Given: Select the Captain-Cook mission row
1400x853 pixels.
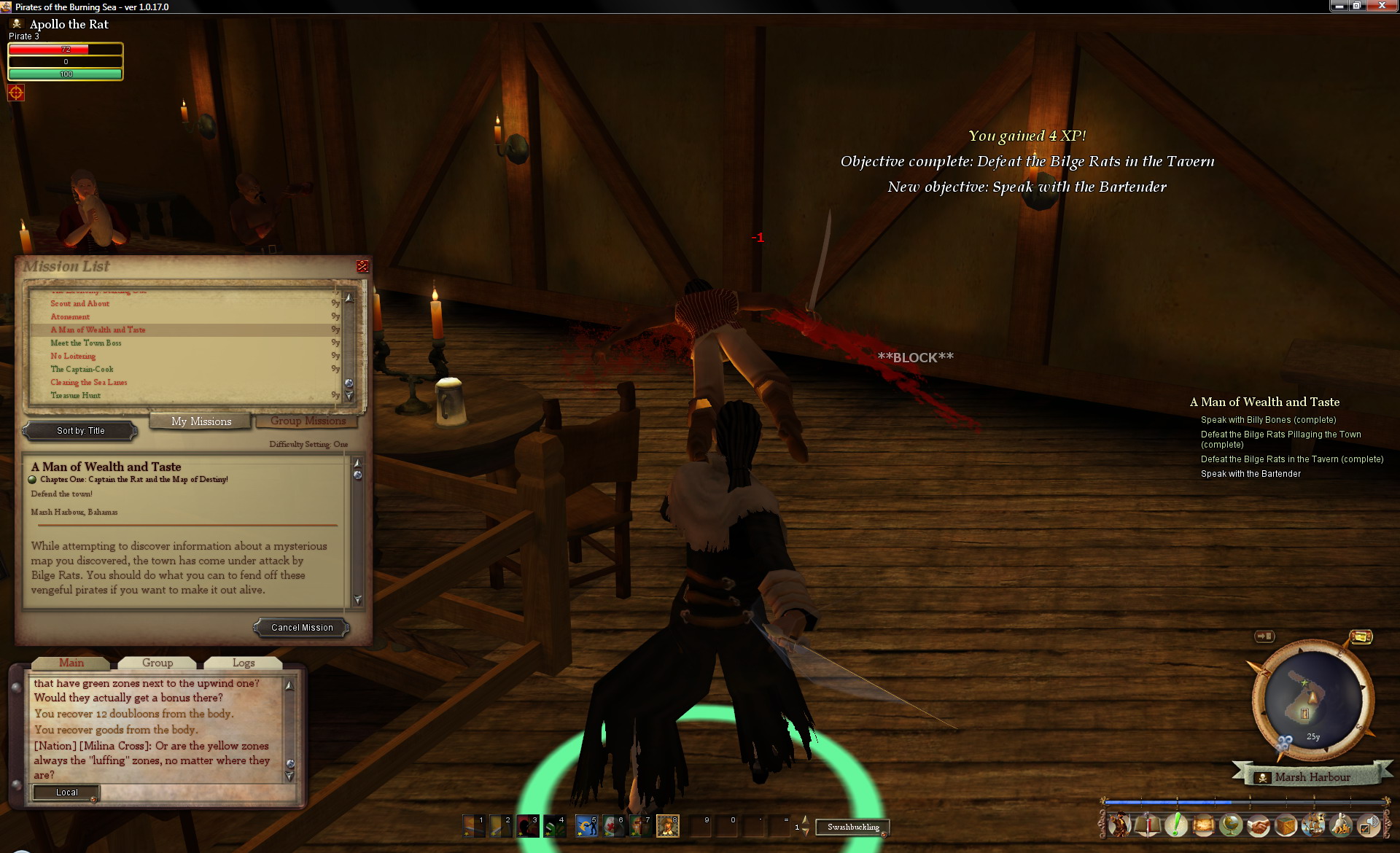Looking at the screenshot, I should [82, 369].
